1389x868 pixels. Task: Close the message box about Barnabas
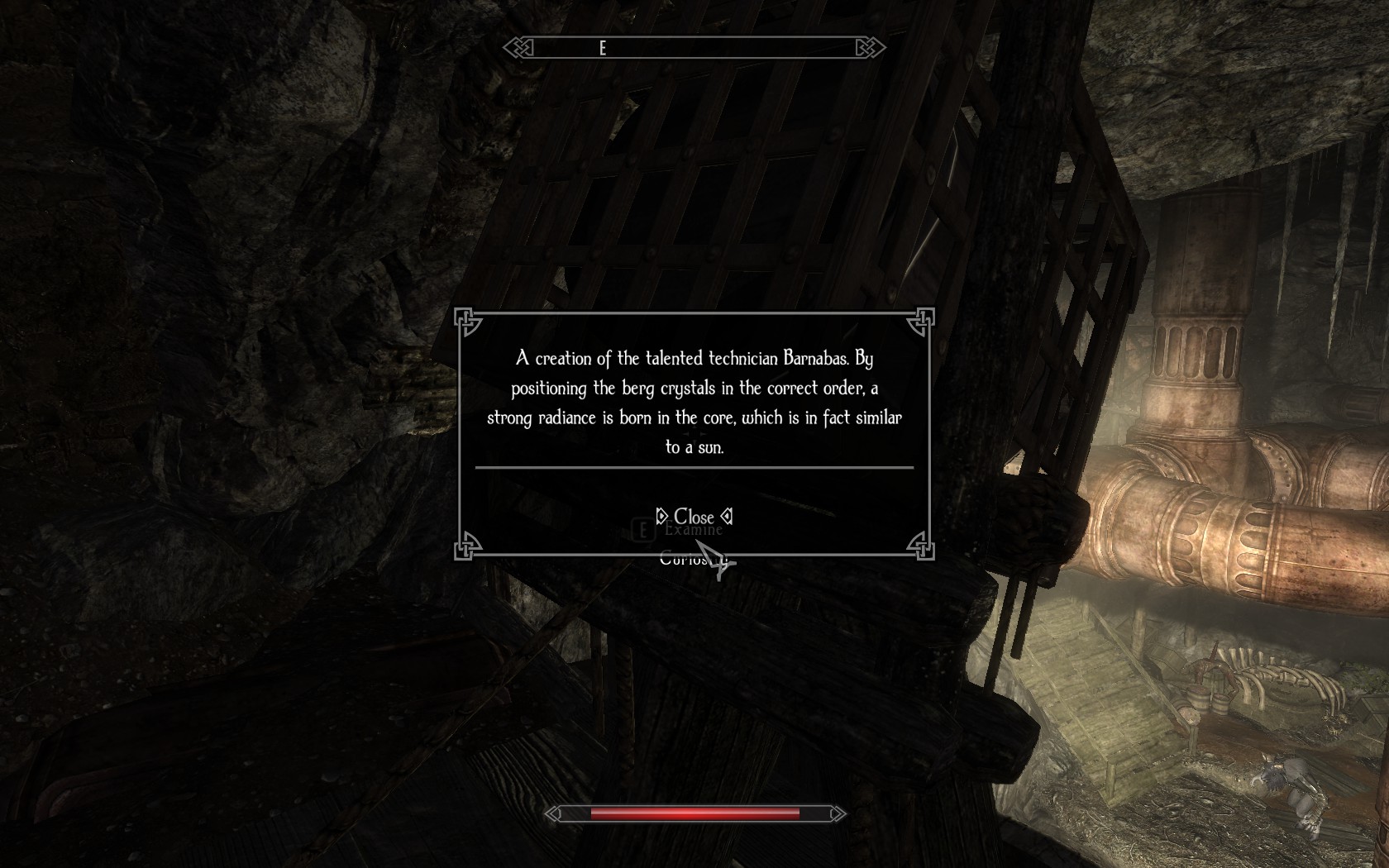coord(694,517)
